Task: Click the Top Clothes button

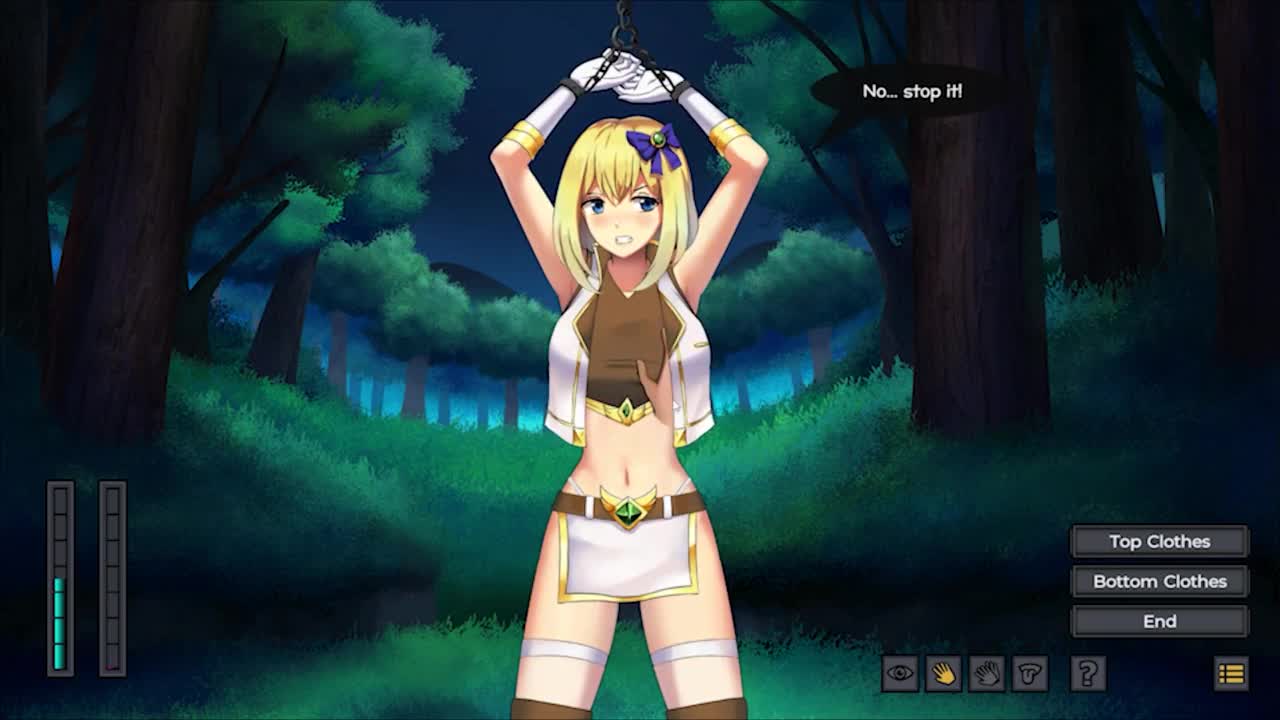Action: (1159, 541)
